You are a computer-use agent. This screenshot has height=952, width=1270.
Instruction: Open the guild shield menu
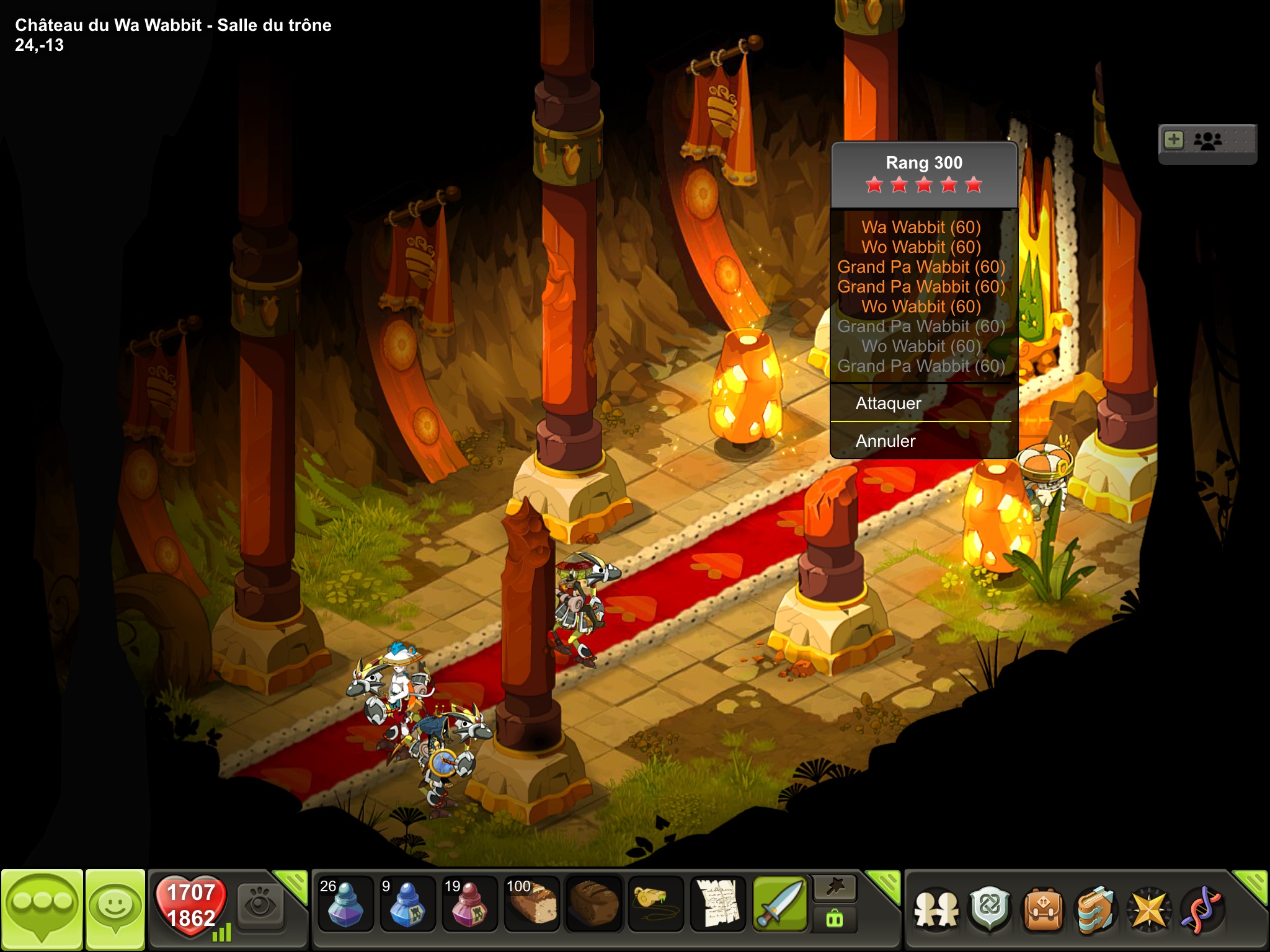[990, 910]
